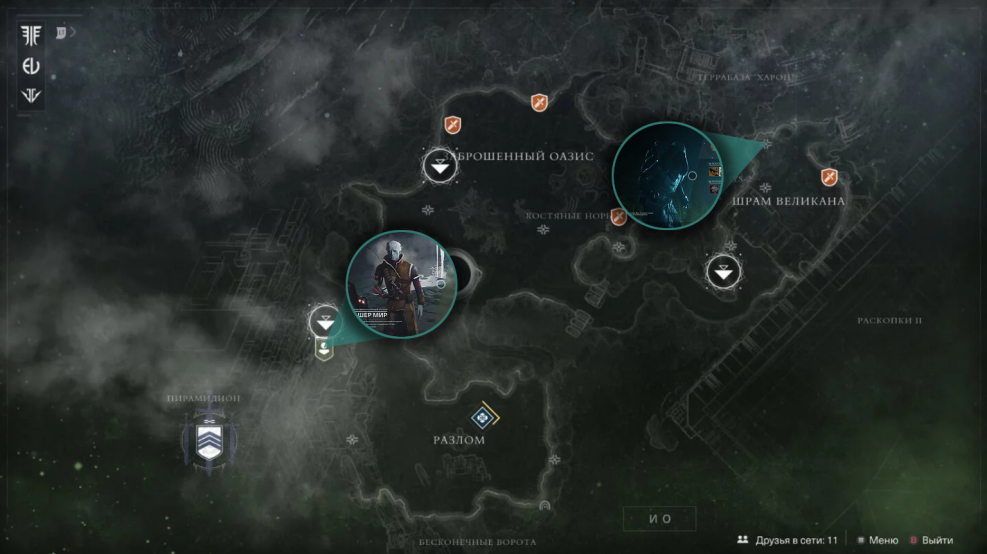Select the V-shaped bottom fireteam emblem
This screenshot has width=987, height=554.
click(x=30, y=97)
